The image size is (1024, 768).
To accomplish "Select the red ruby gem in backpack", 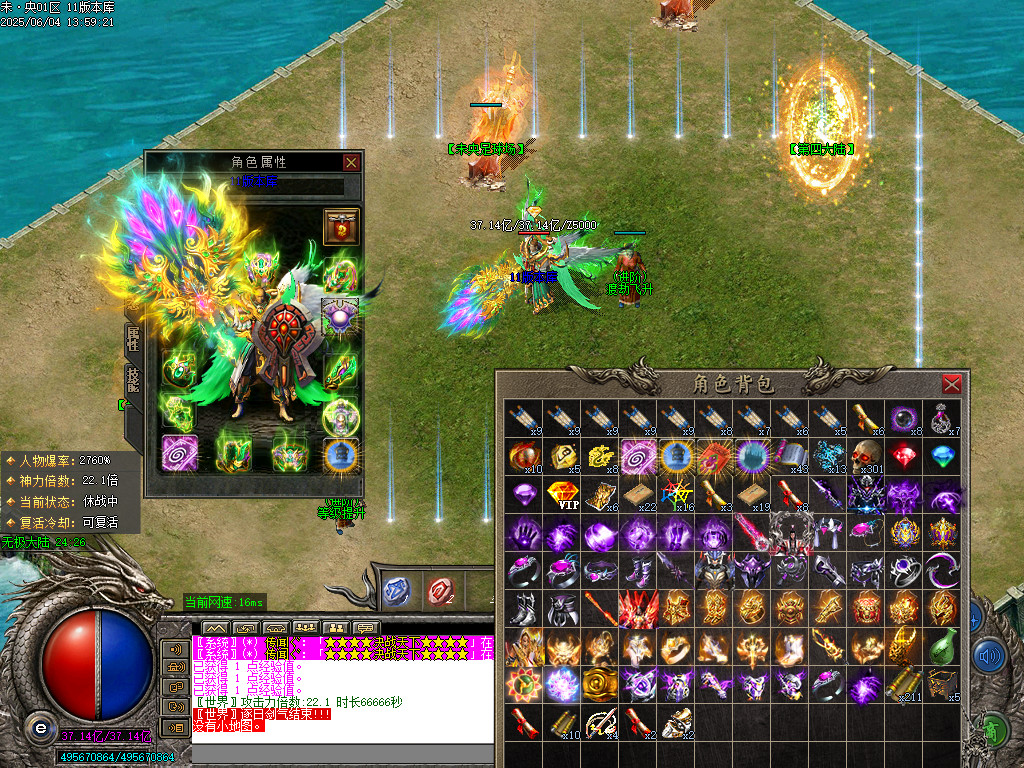I will 904,456.
